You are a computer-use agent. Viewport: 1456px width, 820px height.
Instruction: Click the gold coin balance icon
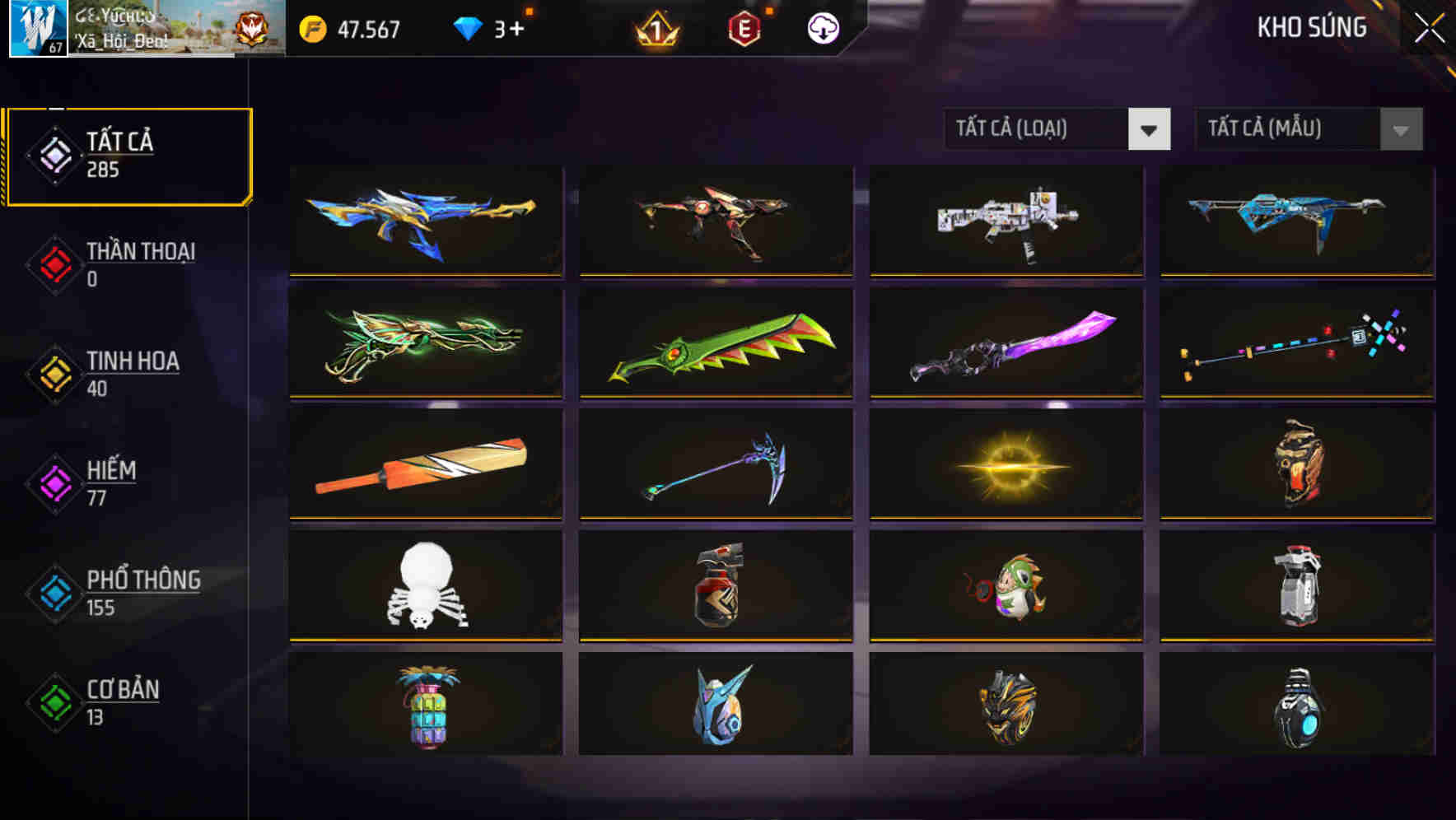(x=310, y=30)
